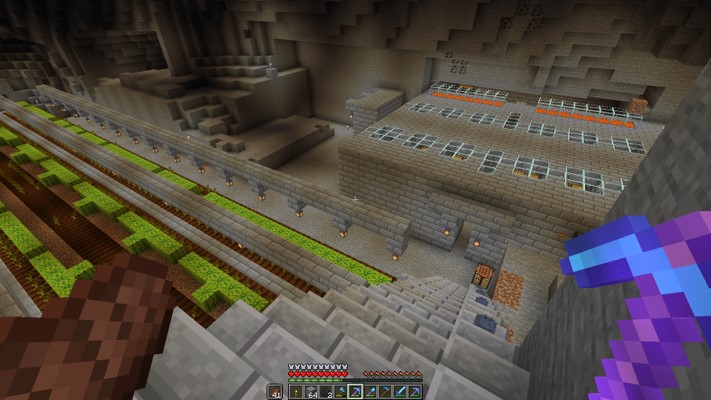Select the torch hotbar slot

(x=296, y=392)
